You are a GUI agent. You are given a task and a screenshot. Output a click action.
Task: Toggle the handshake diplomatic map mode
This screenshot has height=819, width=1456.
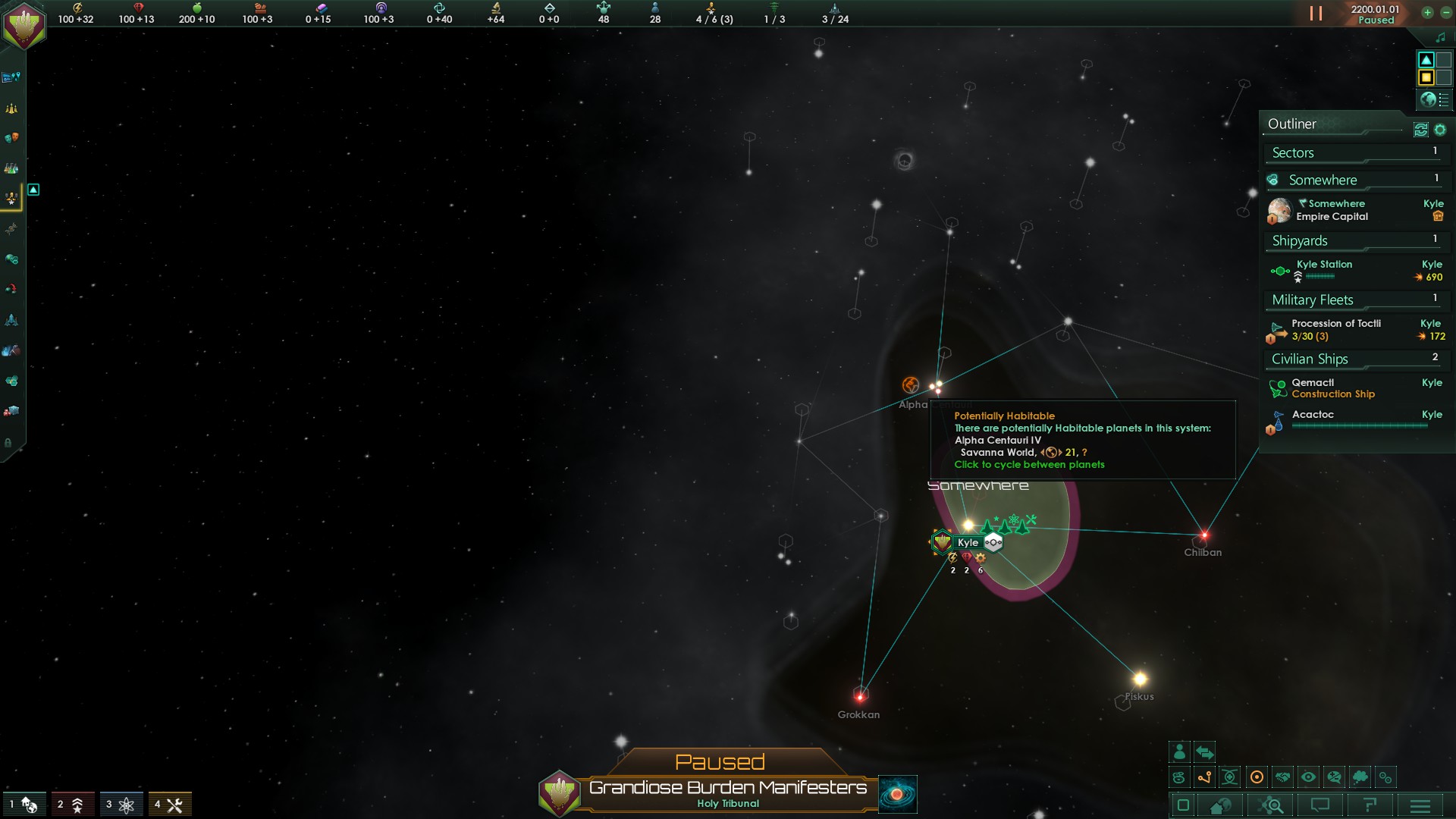pos(1282,777)
